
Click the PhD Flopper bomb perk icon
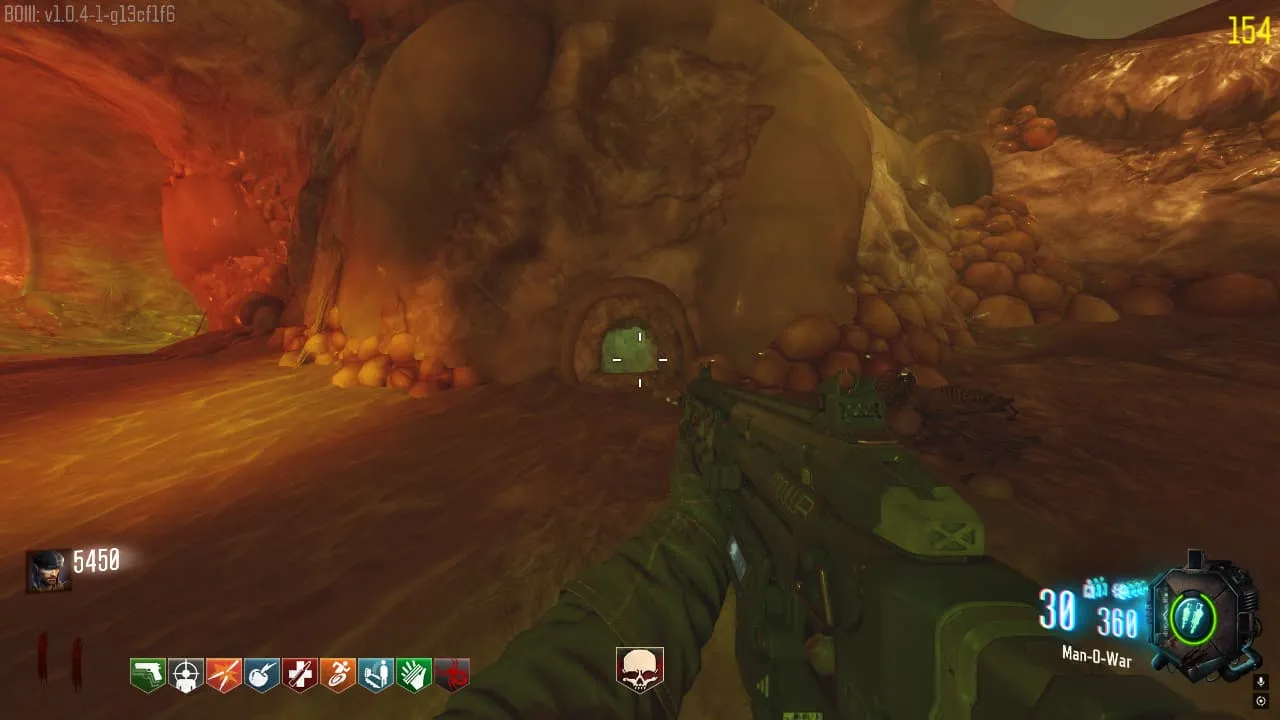(262, 675)
